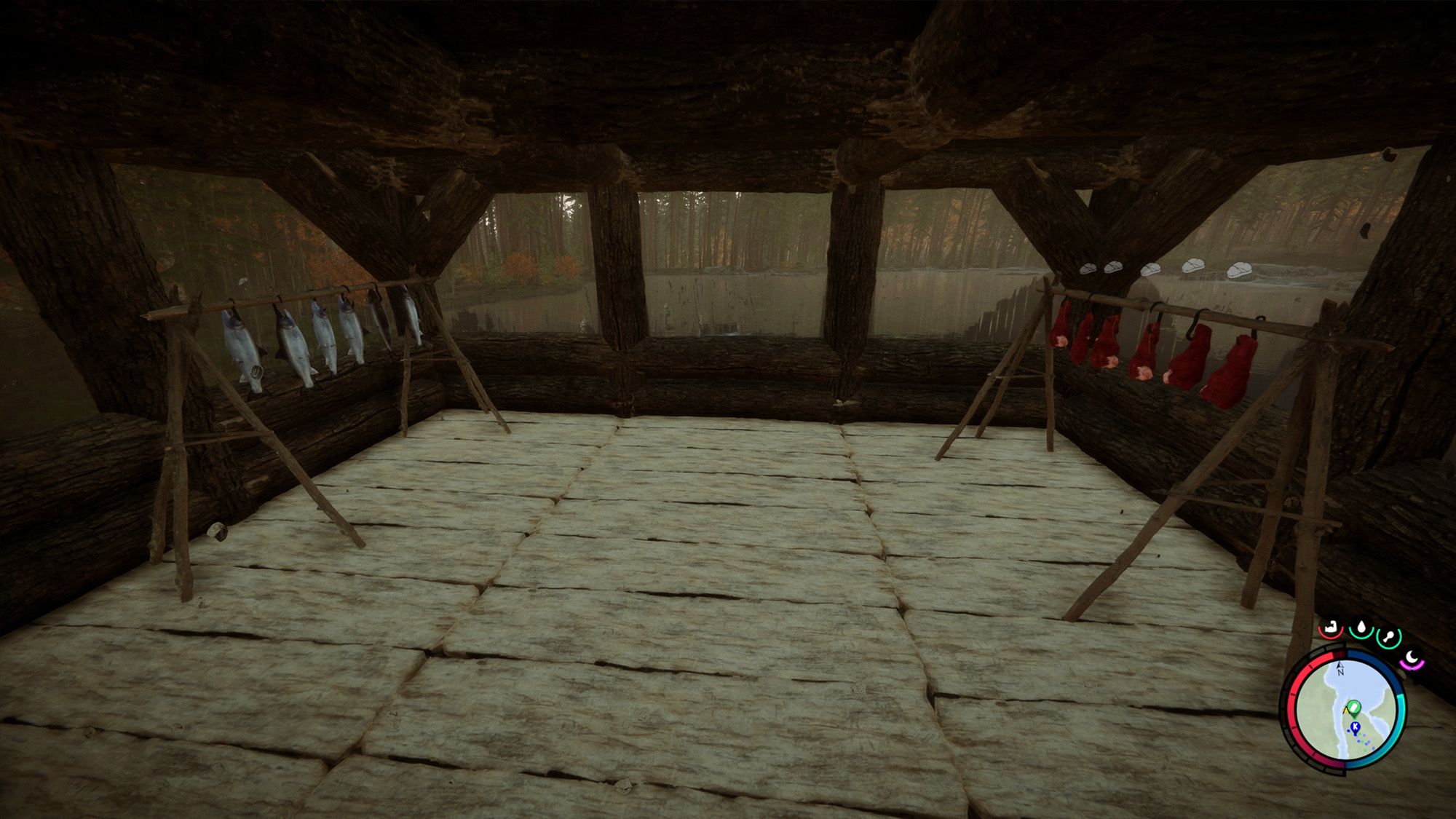Click the drumstick hunger status icon
The width and height of the screenshot is (1456, 819).
pyautogui.click(x=1388, y=636)
